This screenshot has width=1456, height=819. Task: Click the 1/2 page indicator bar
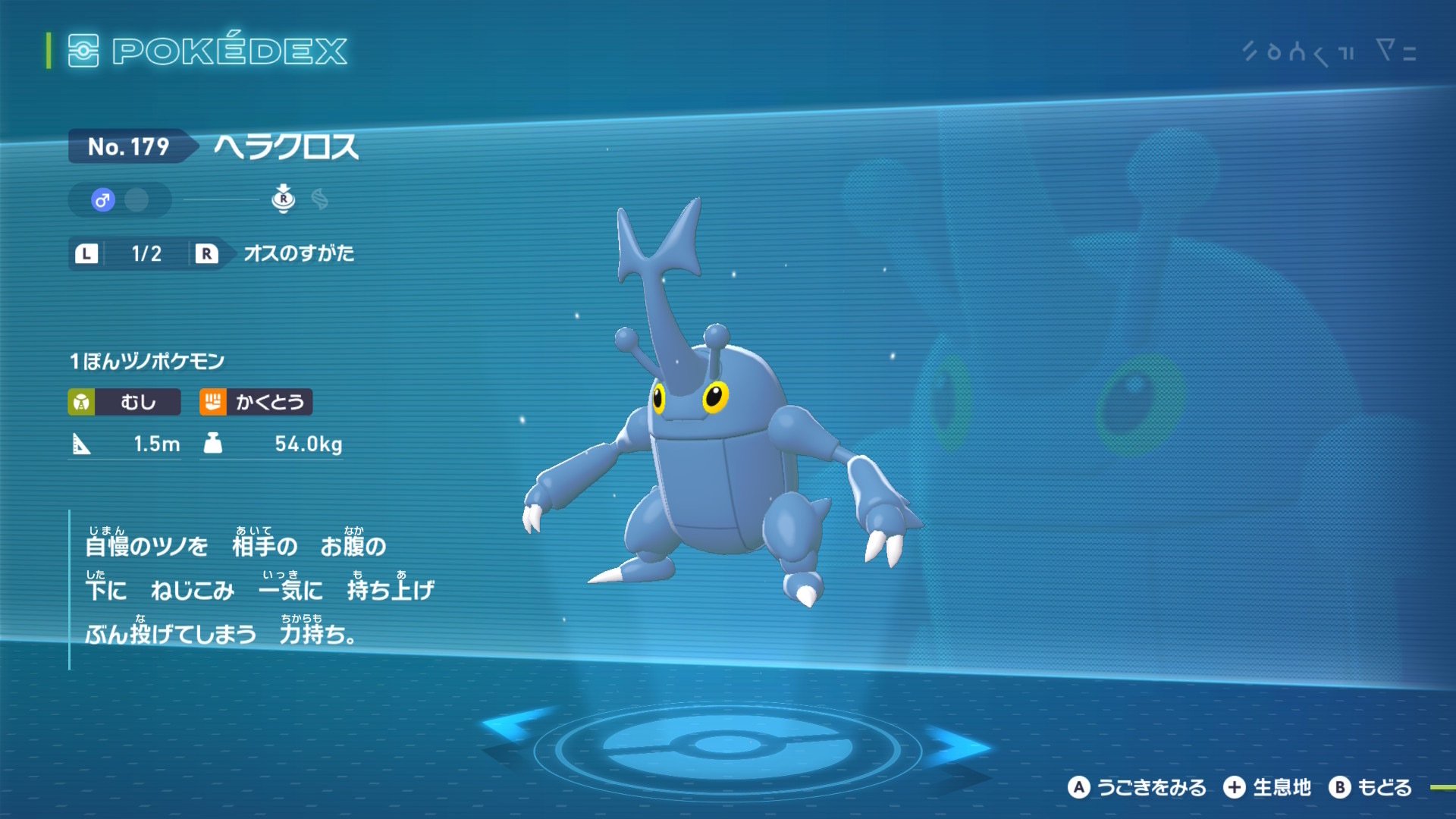point(146,254)
